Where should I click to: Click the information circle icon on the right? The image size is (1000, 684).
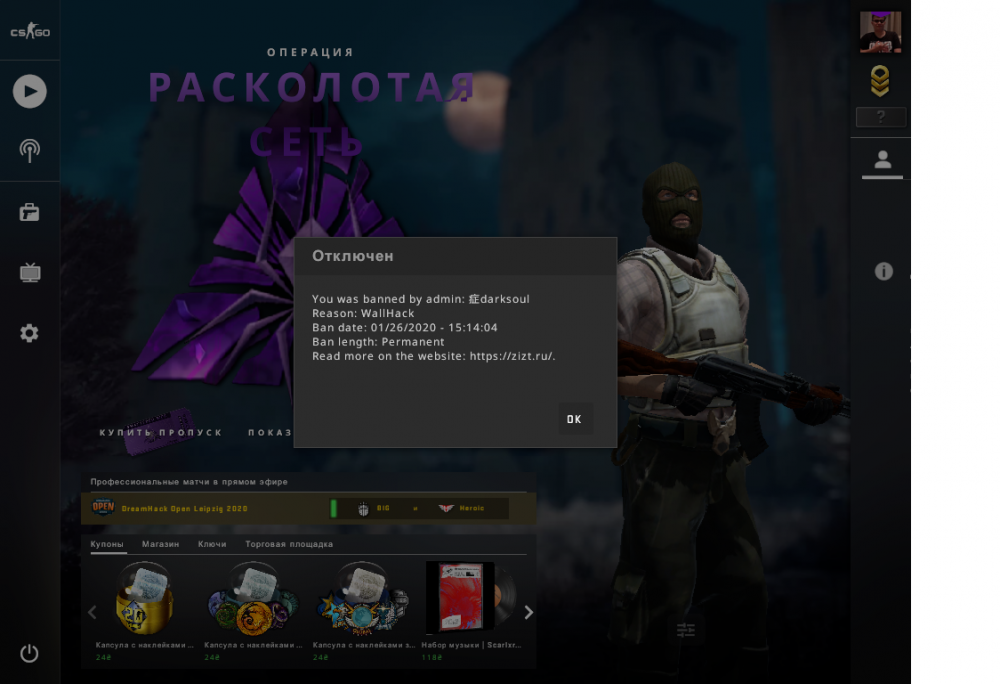883,271
